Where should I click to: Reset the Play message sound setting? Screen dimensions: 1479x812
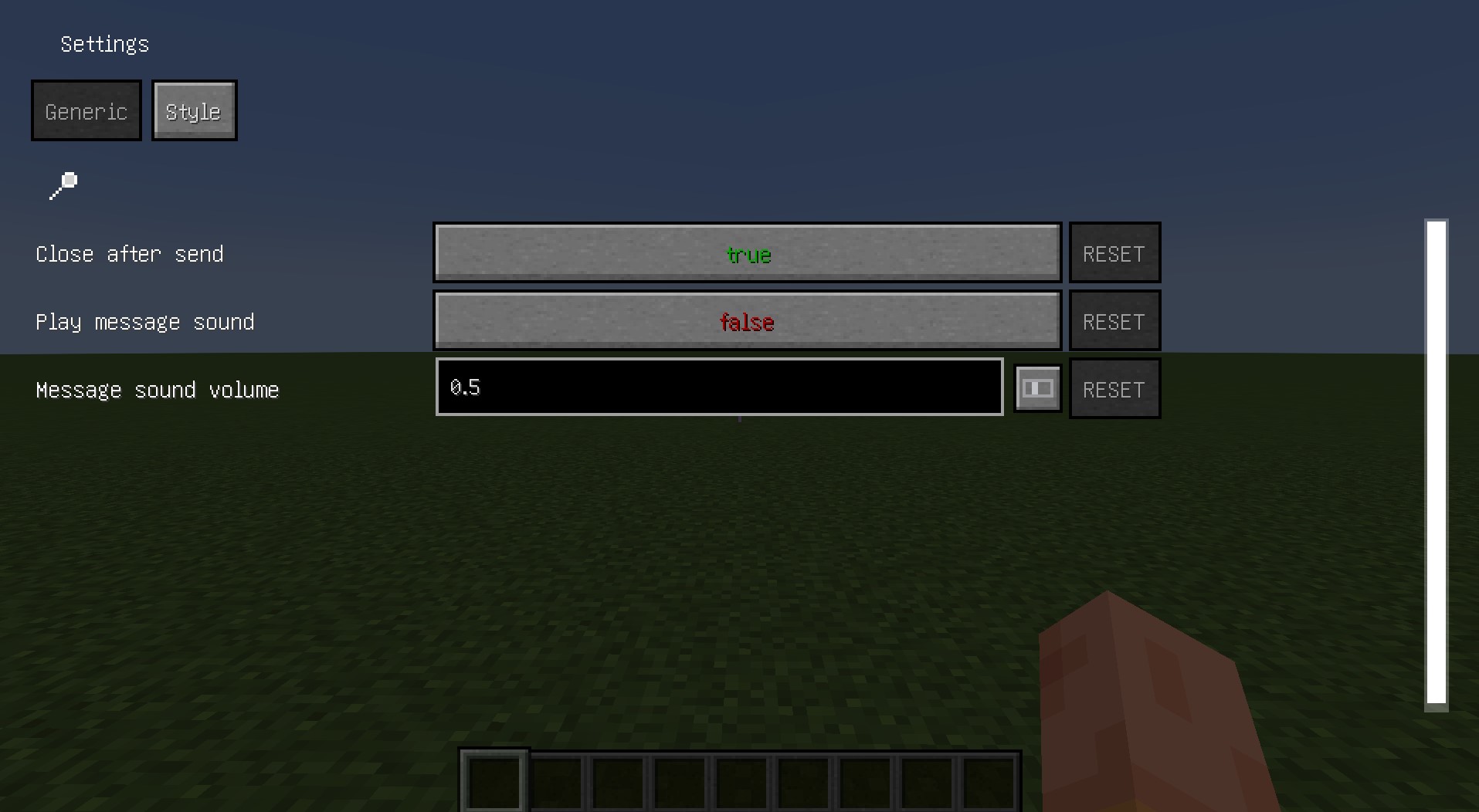coord(1114,321)
